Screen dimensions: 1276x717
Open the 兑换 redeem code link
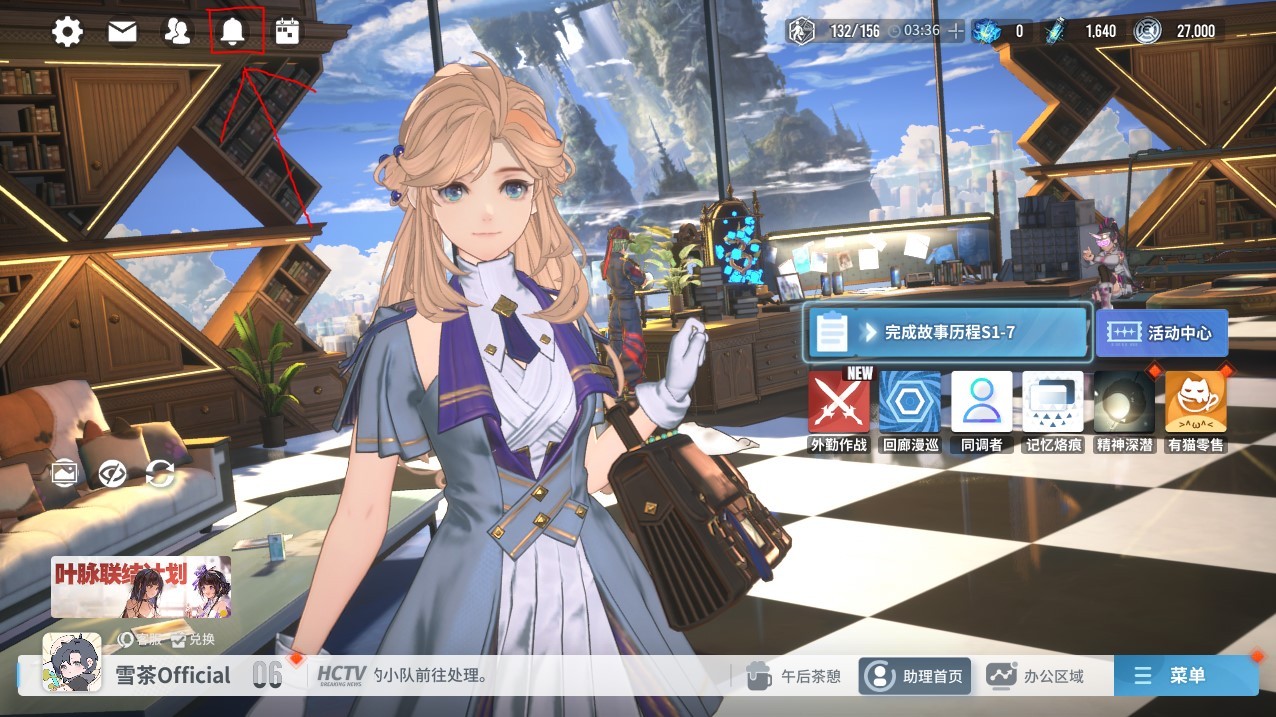pyautogui.click(x=193, y=640)
